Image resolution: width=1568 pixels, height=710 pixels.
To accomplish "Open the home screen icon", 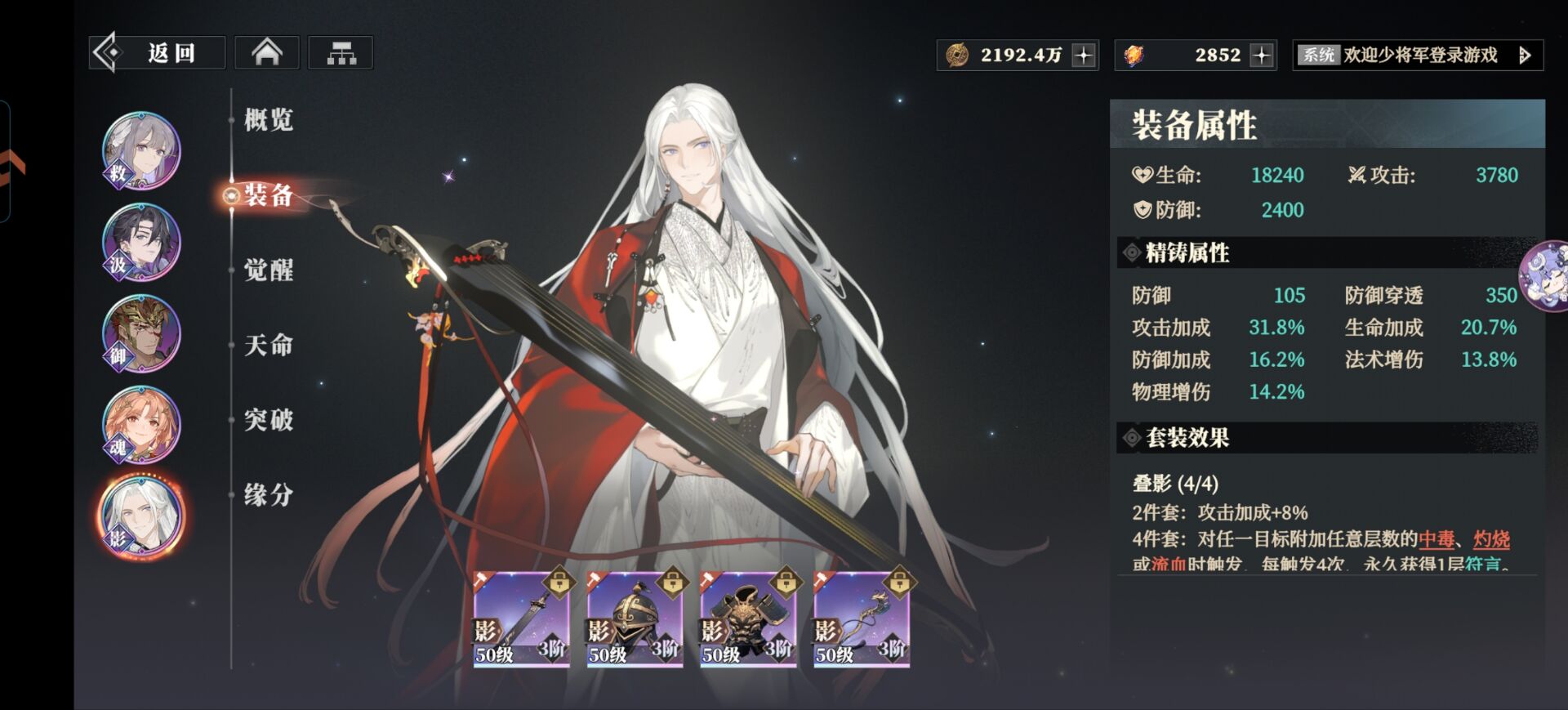I will coord(267,53).
